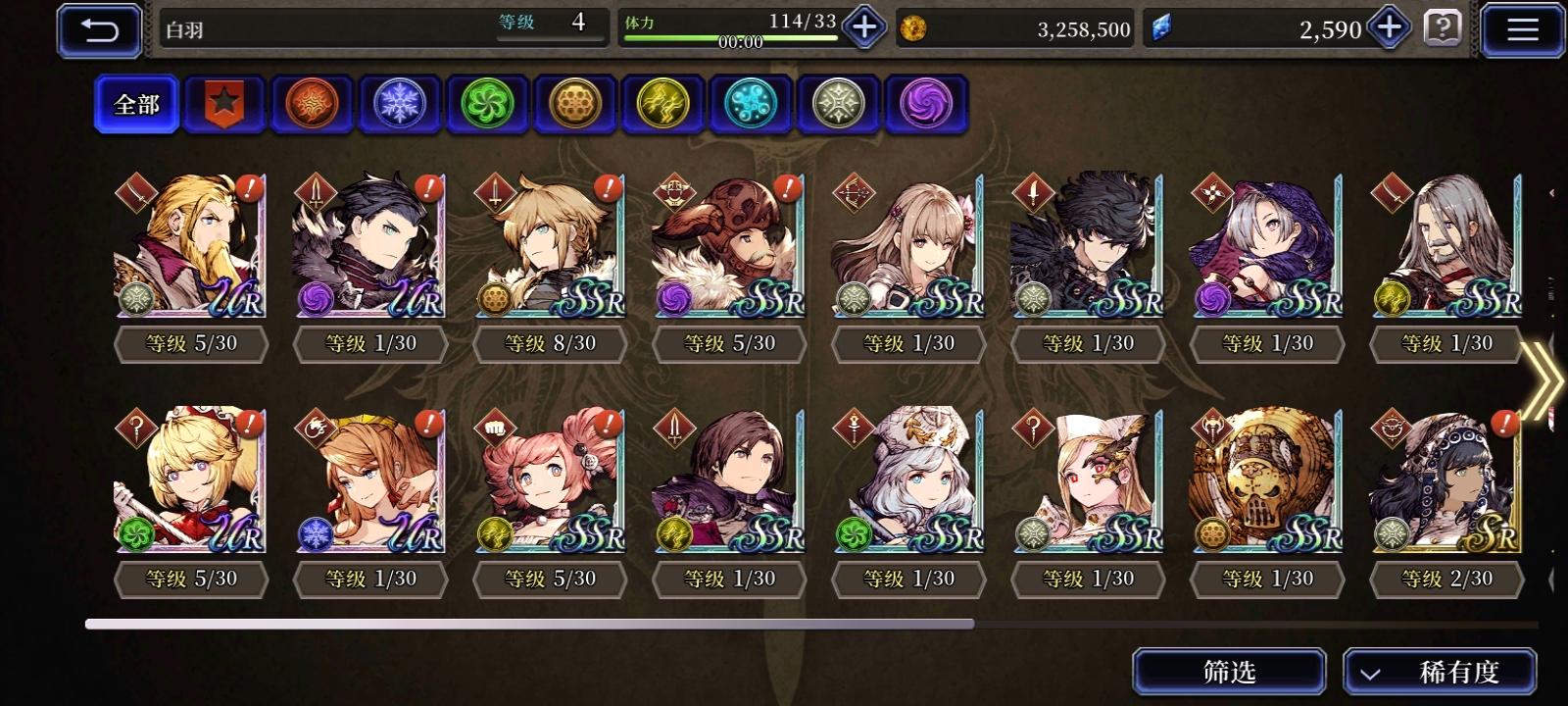Tap the plus icon next to stamina

861,29
